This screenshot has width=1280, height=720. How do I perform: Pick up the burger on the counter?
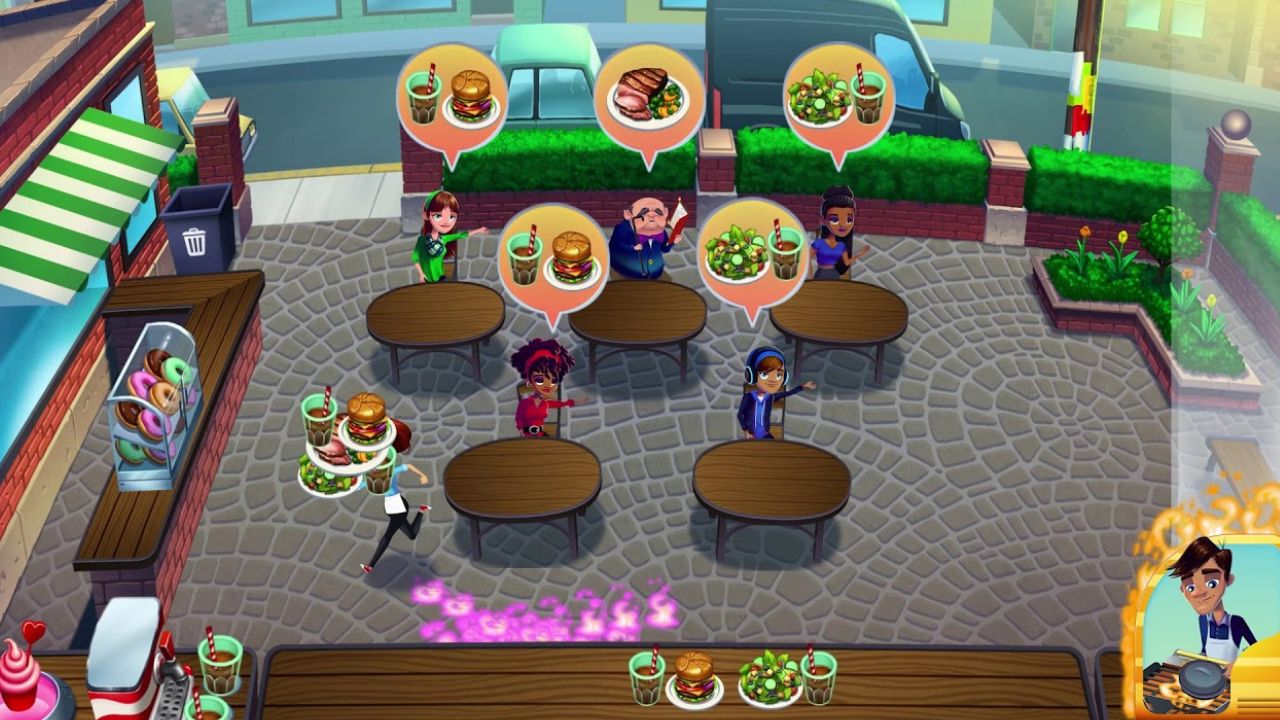click(x=694, y=678)
